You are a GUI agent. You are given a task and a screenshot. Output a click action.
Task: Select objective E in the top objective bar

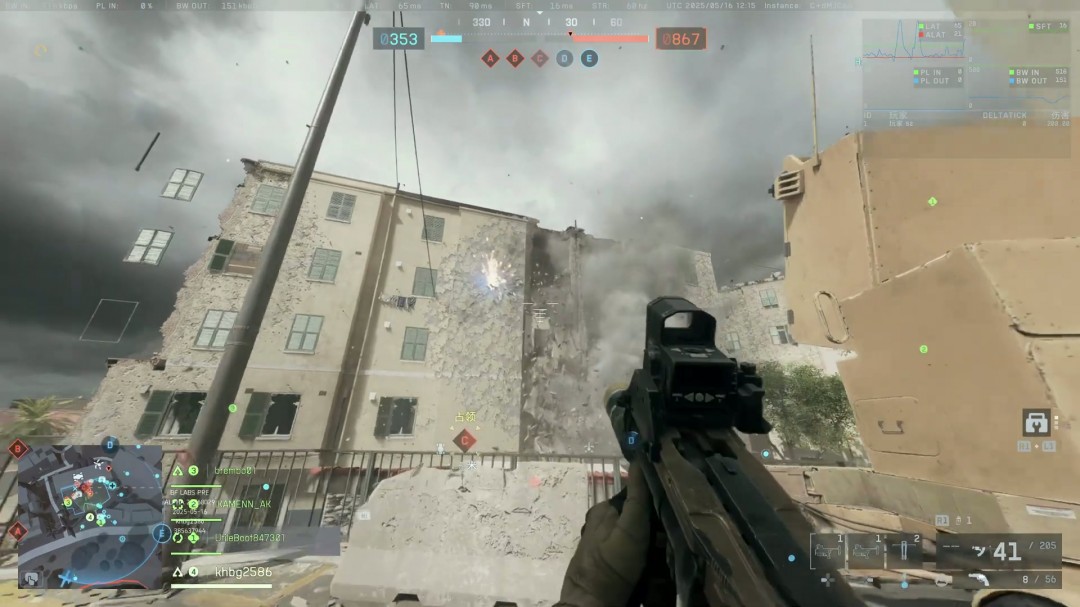point(590,58)
